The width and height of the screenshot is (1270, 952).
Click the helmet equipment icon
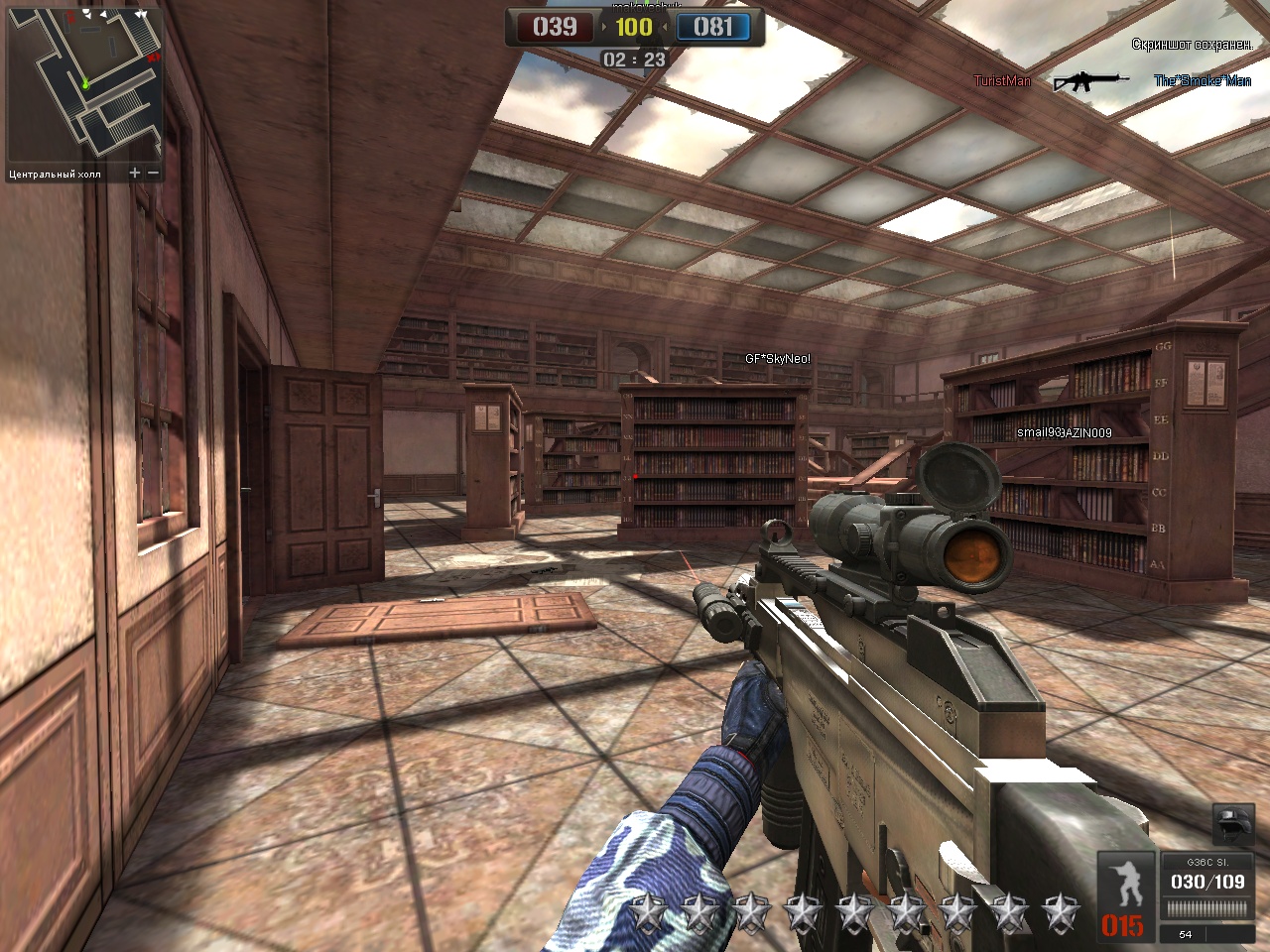(1233, 824)
